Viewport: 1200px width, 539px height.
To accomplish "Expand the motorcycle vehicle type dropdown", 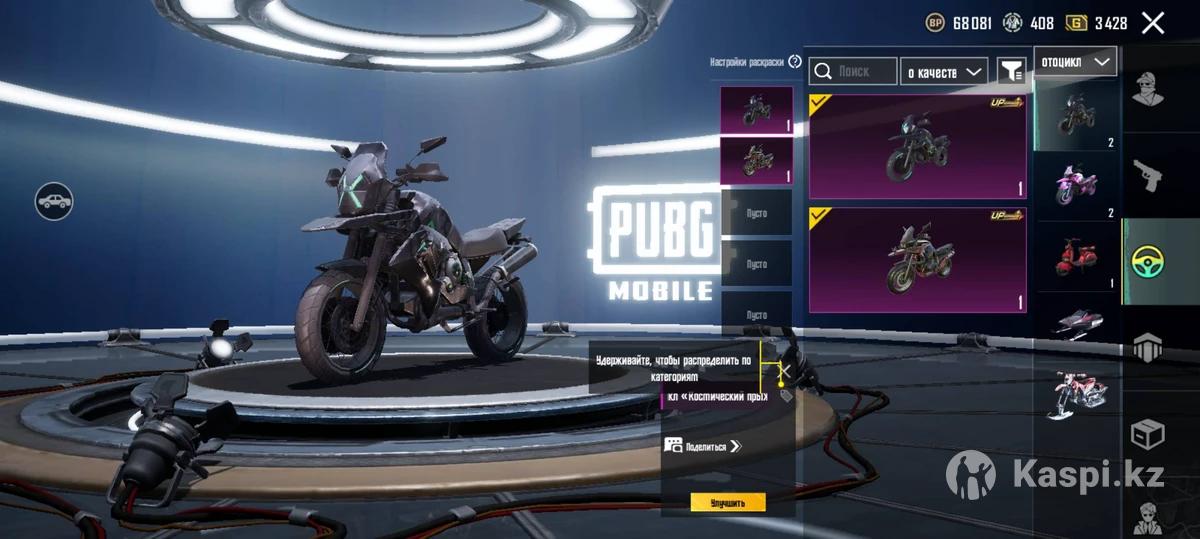I will pyautogui.click(x=1075, y=62).
